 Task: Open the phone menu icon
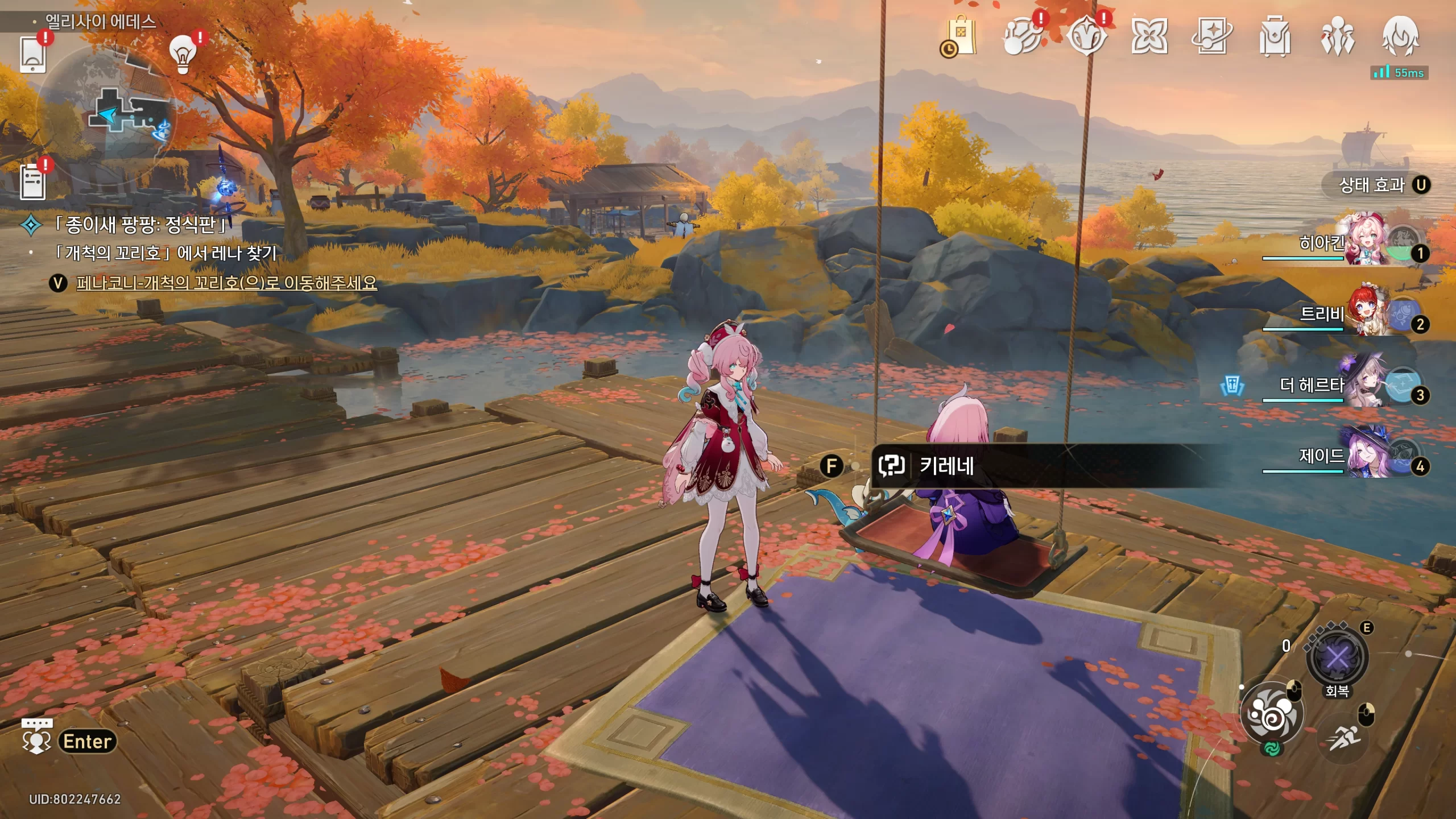(x=32, y=55)
